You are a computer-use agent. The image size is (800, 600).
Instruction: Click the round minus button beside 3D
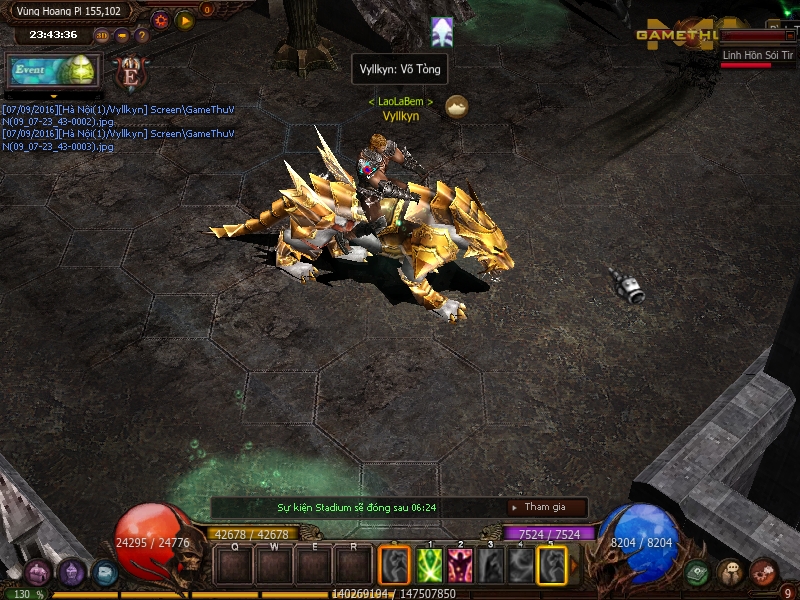[122, 35]
